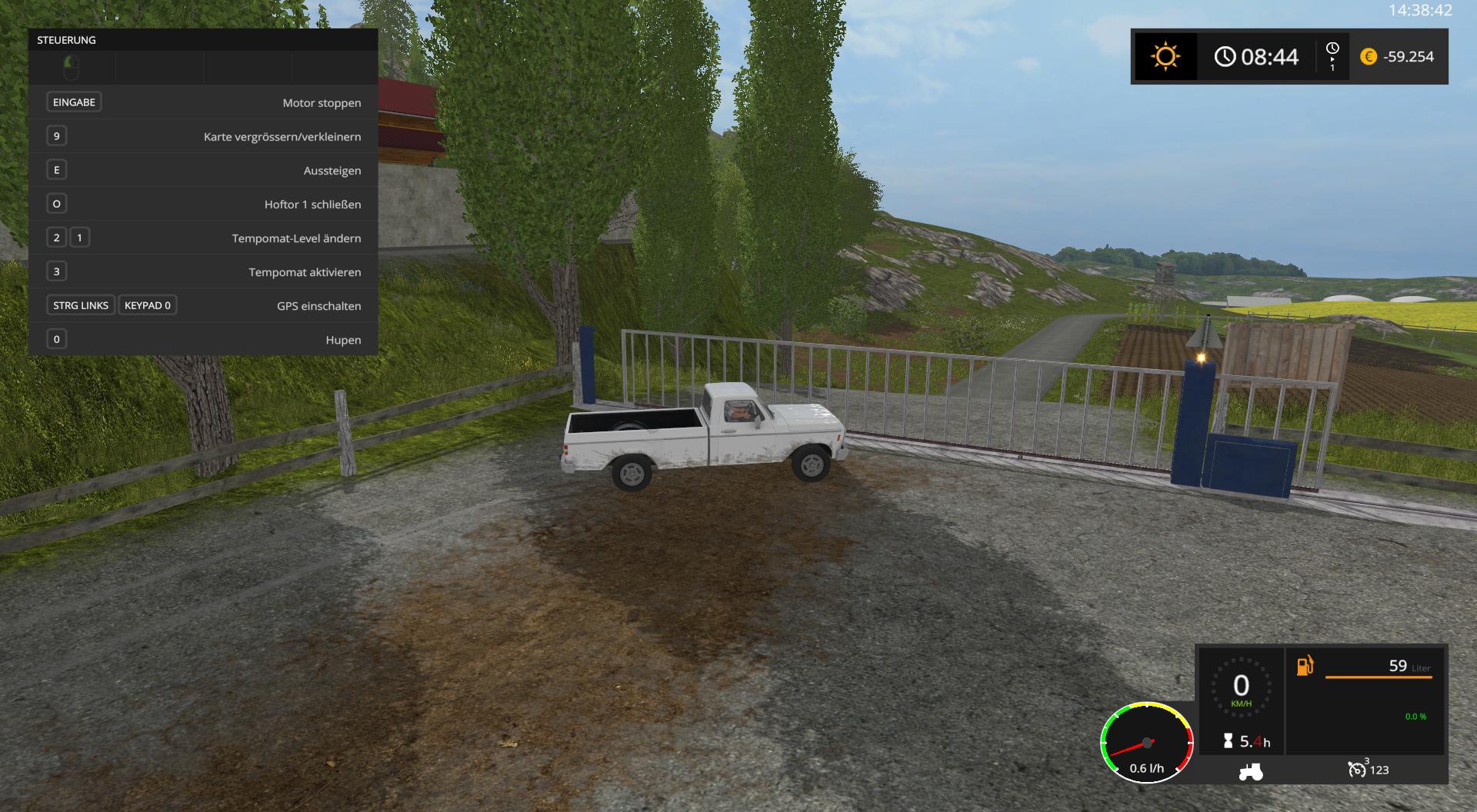Select the time-scale clock icon
This screenshot has width=1477, height=812.
point(1332,49)
